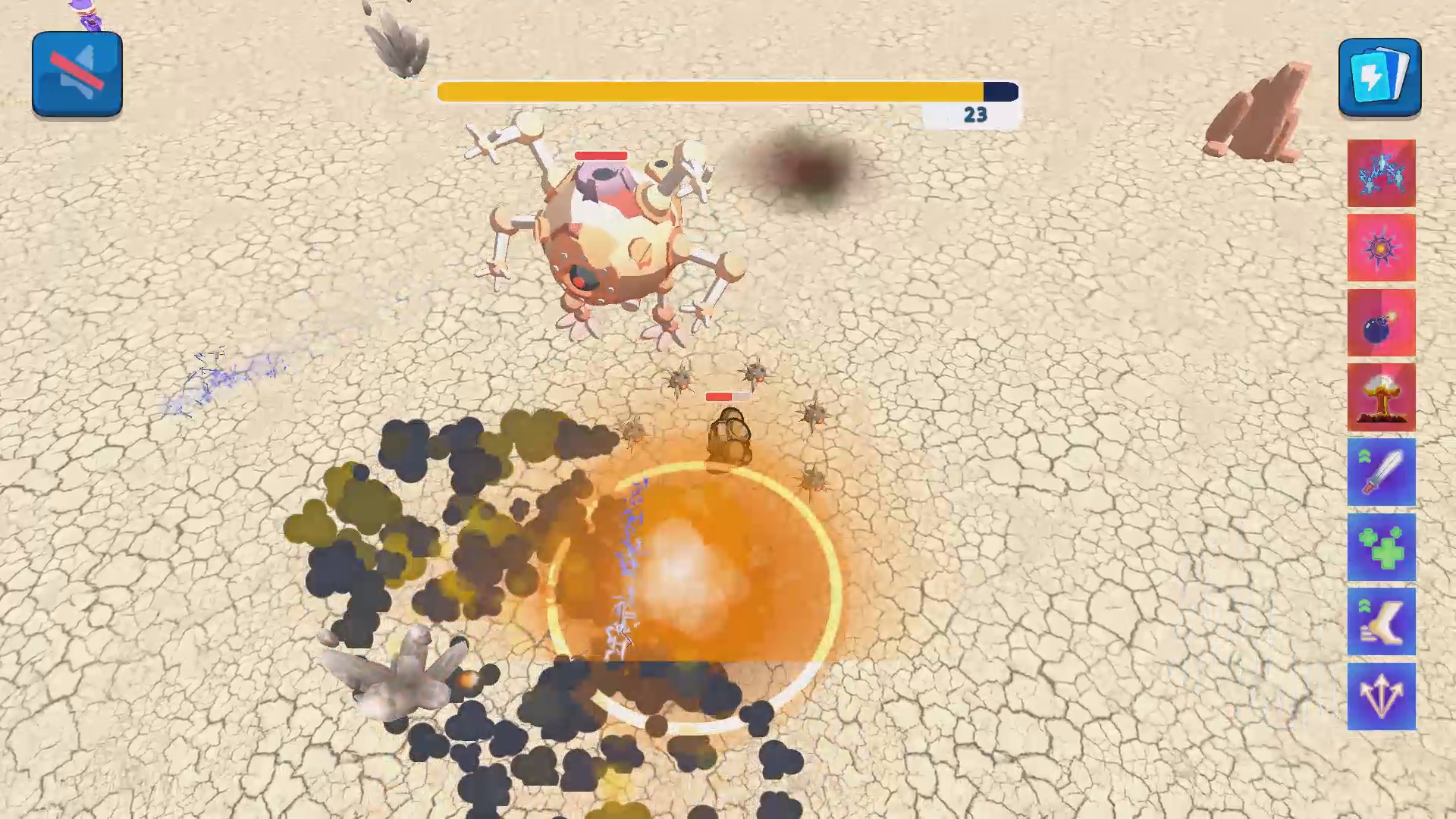Select the chain lightning skill icon
The image size is (1456, 819).
coord(1381,173)
